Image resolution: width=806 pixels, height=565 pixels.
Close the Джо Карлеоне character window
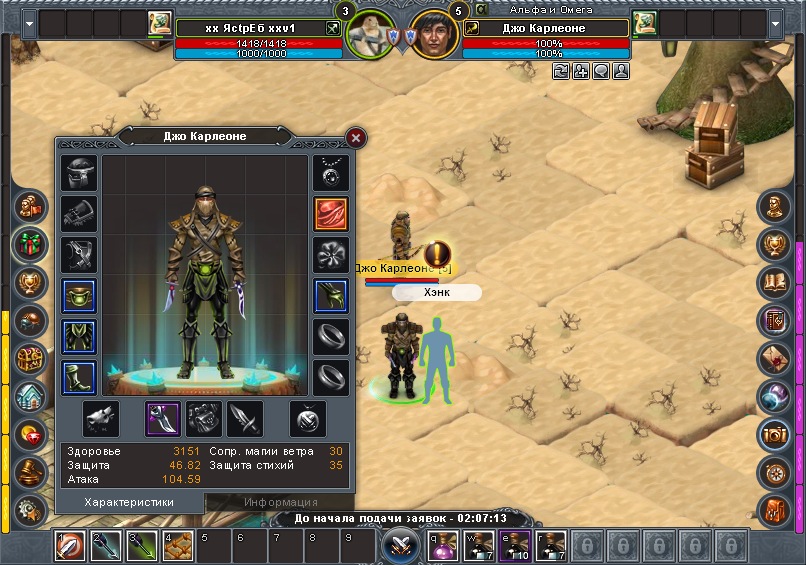[x=355, y=138]
